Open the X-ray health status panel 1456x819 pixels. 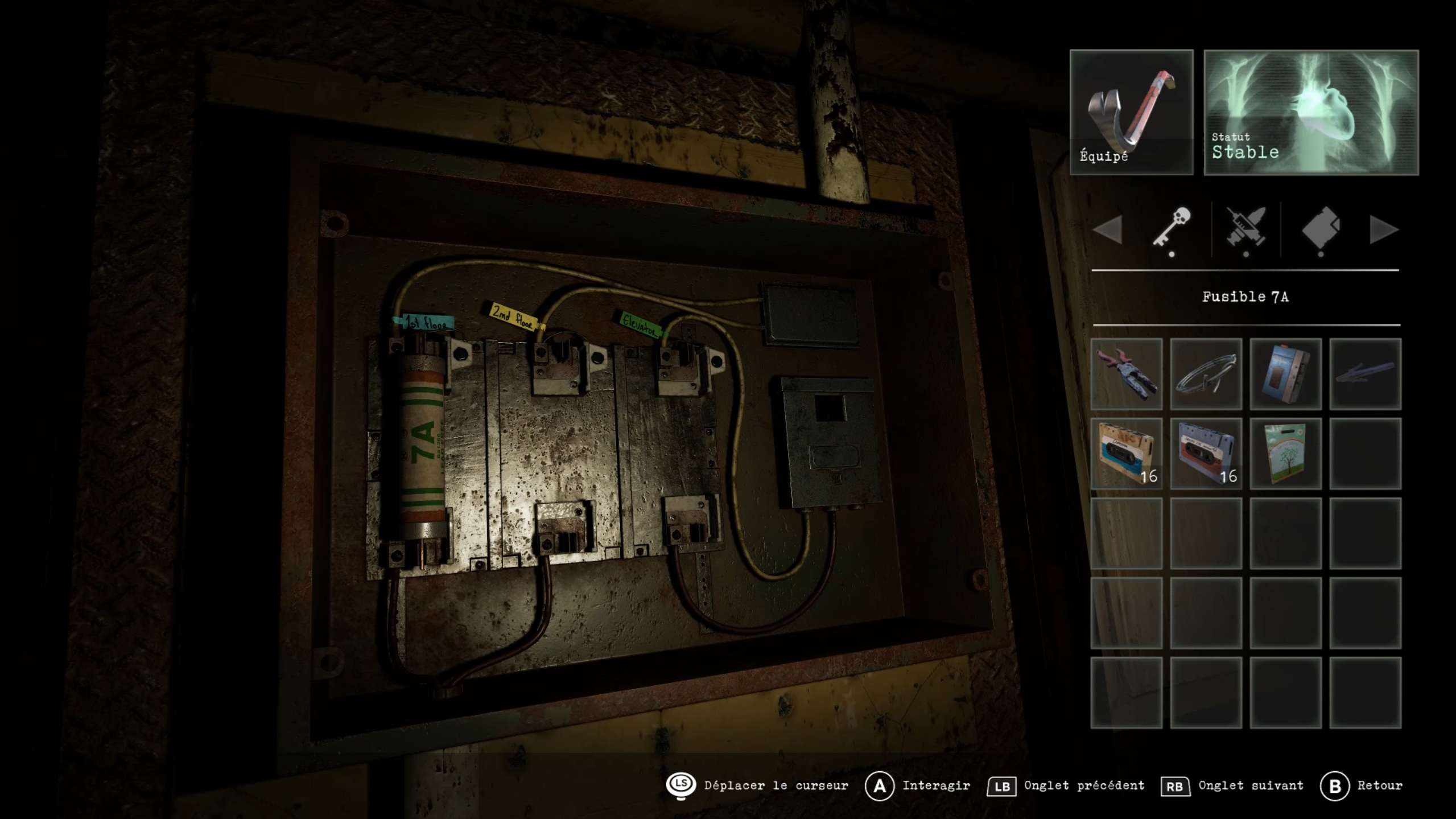tap(1311, 112)
